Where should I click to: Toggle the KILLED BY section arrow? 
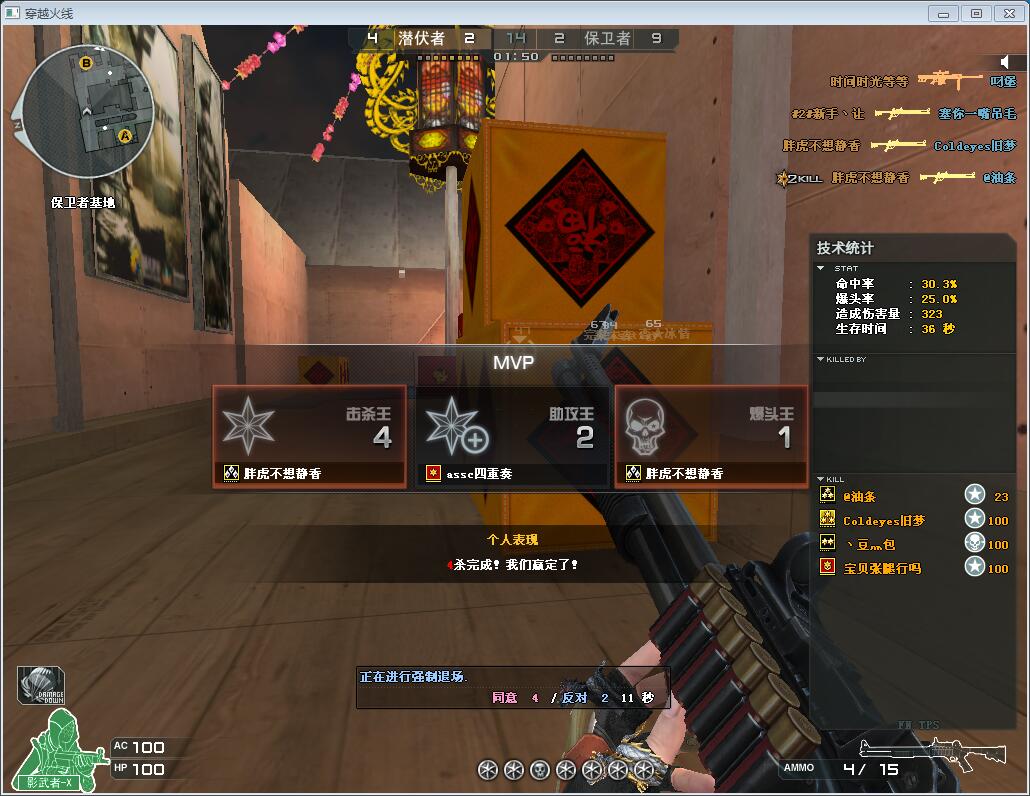(821, 359)
